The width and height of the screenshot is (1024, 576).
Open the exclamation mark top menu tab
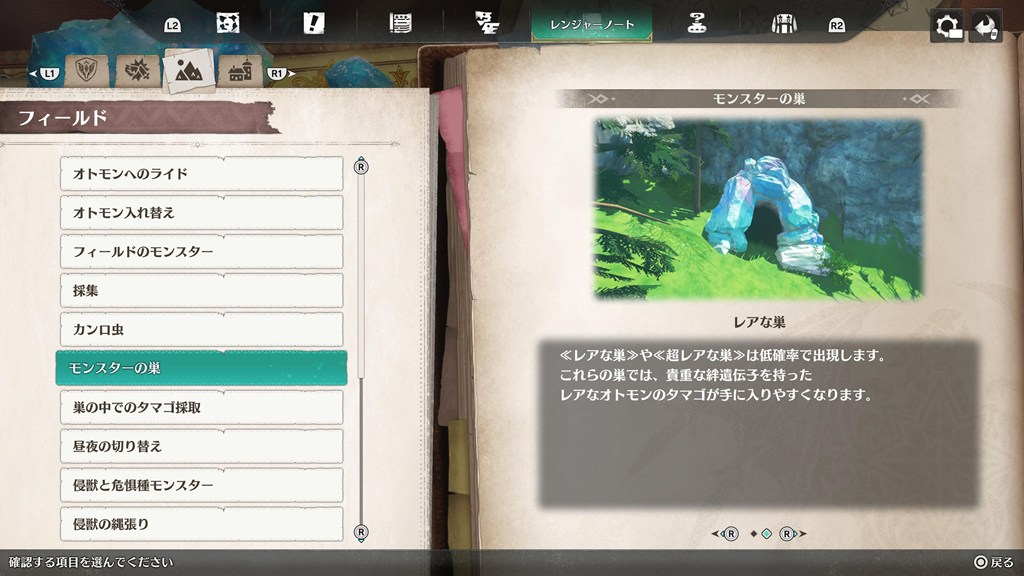(x=313, y=24)
